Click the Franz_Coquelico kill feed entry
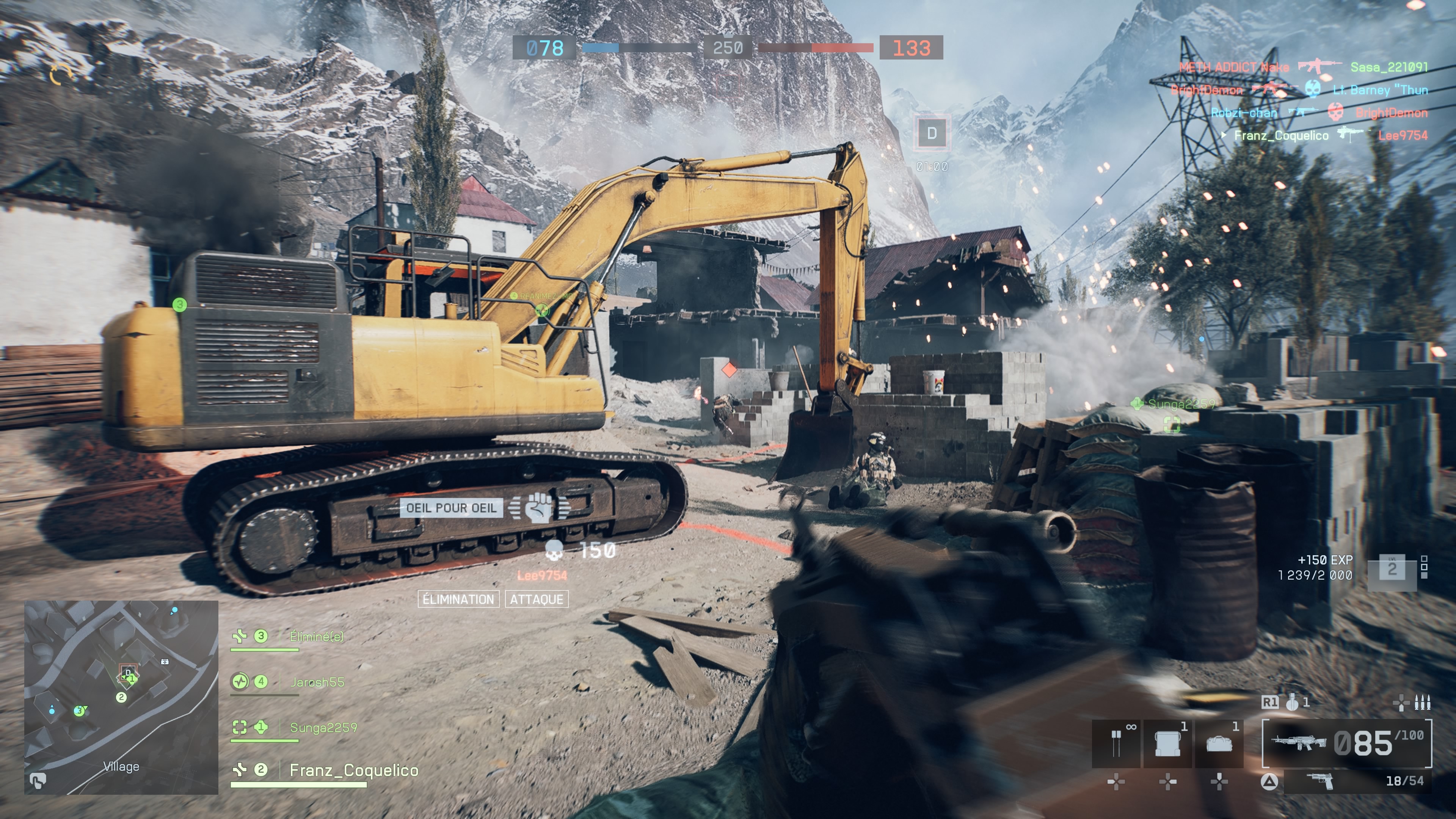Viewport: 1456px width, 819px height. [1281, 136]
